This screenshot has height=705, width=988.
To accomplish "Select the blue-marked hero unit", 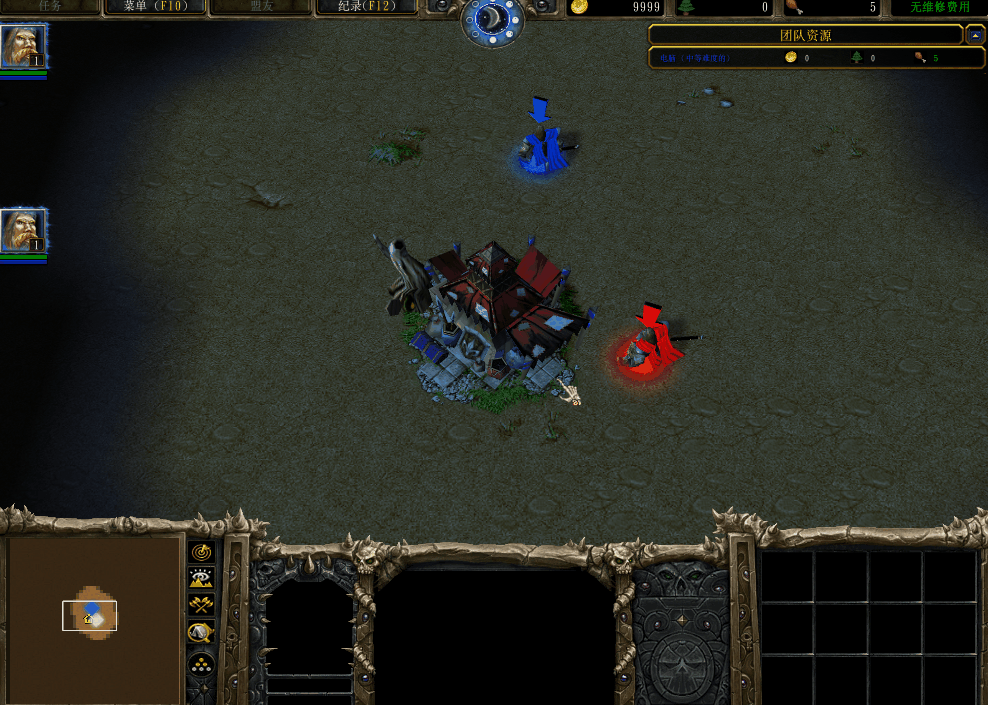I will 543,150.
